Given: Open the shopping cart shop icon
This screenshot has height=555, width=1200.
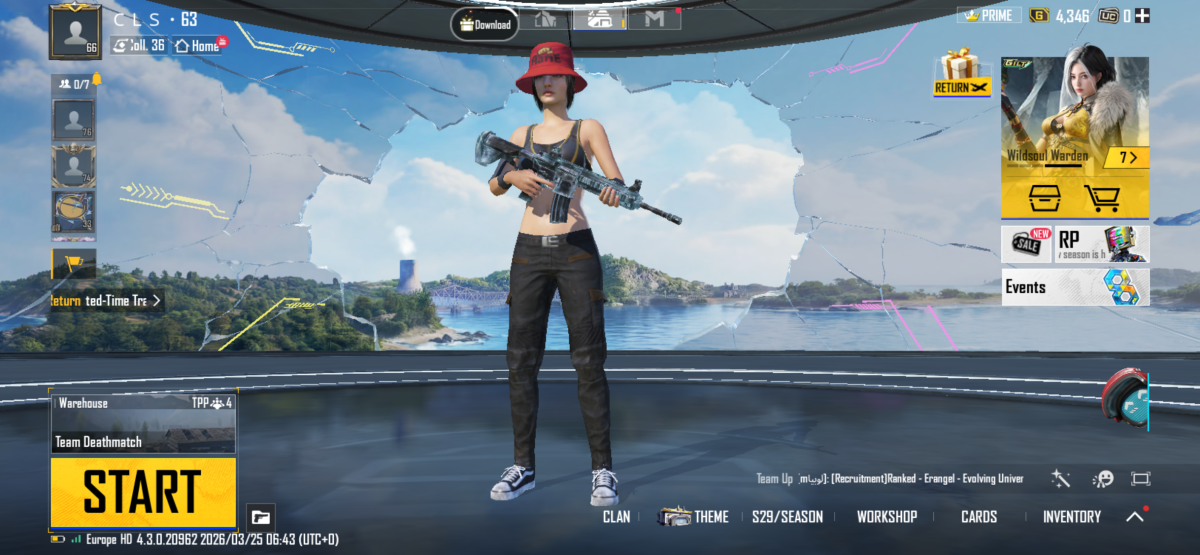Looking at the screenshot, I should pos(1101,198).
